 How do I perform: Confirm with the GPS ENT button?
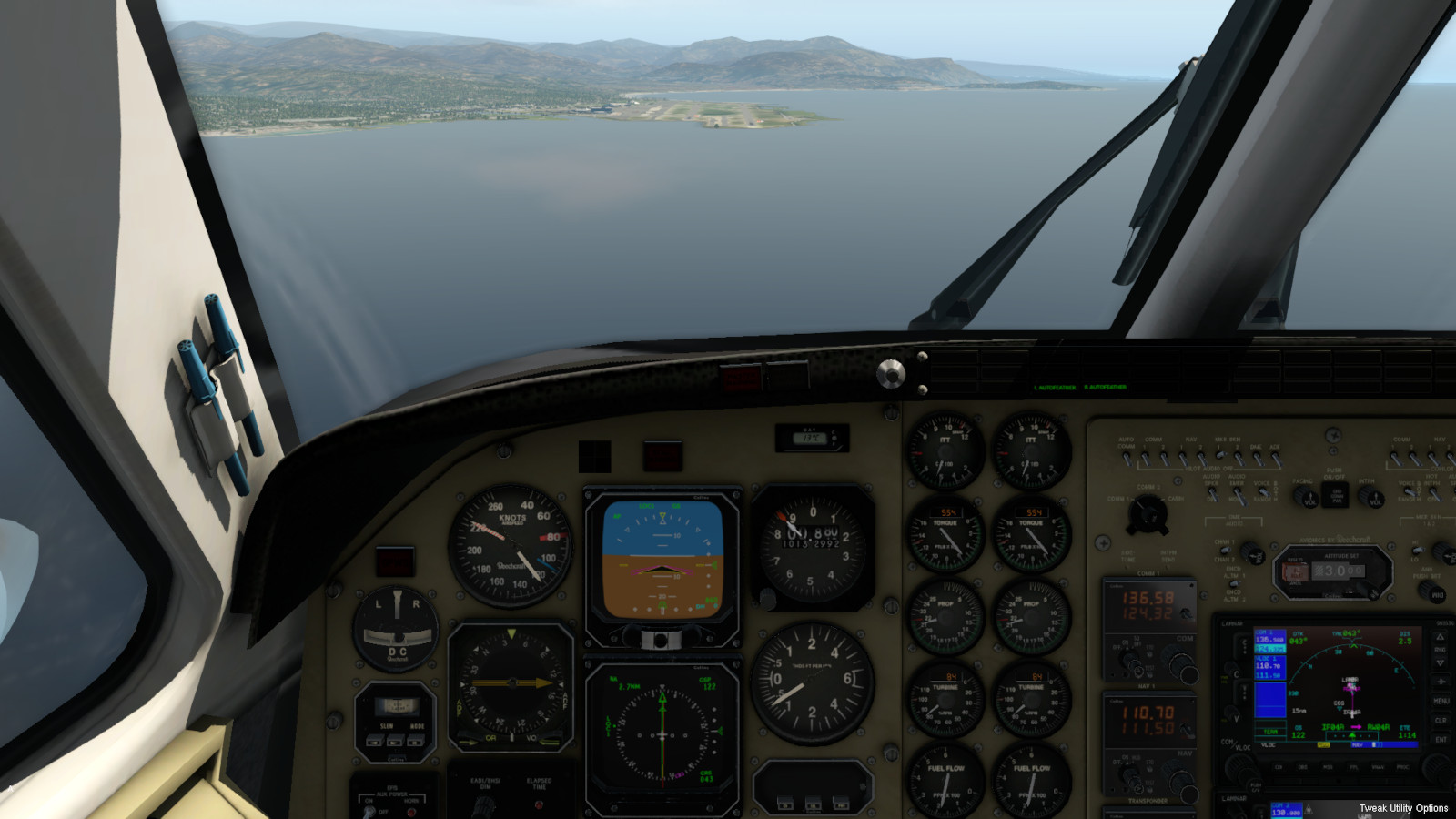coord(1441,740)
